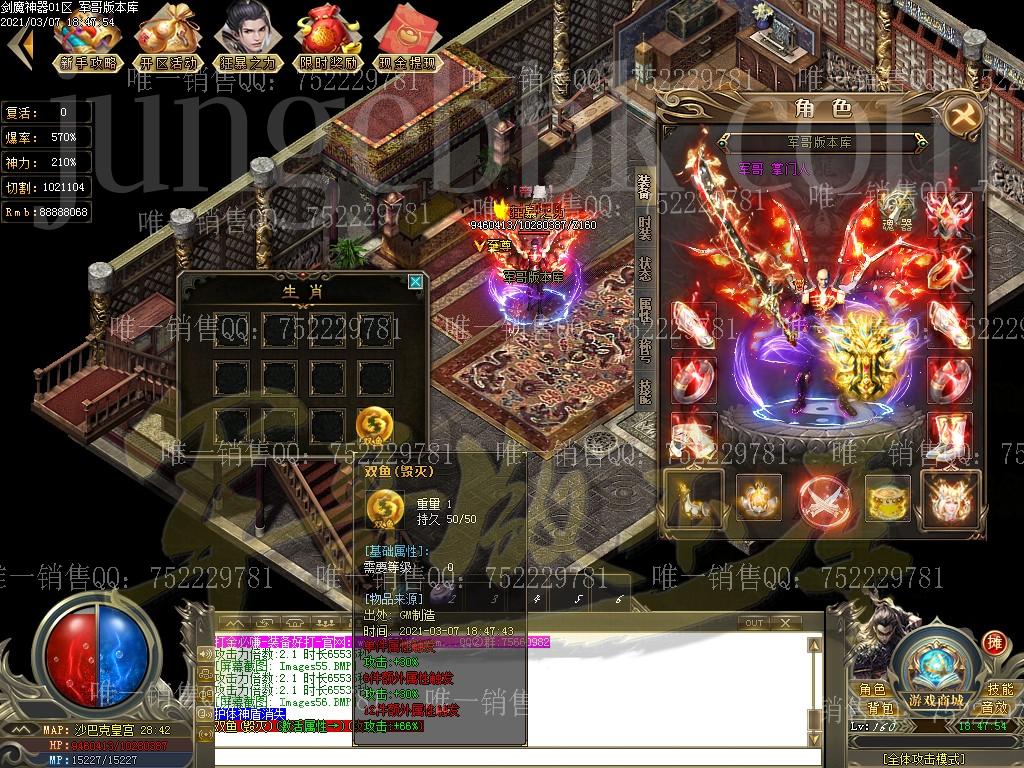Image resolution: width=1024 pixels, height=768 pixels.
Task: Open the red 摊 stall button
Action: click(994, 642)
